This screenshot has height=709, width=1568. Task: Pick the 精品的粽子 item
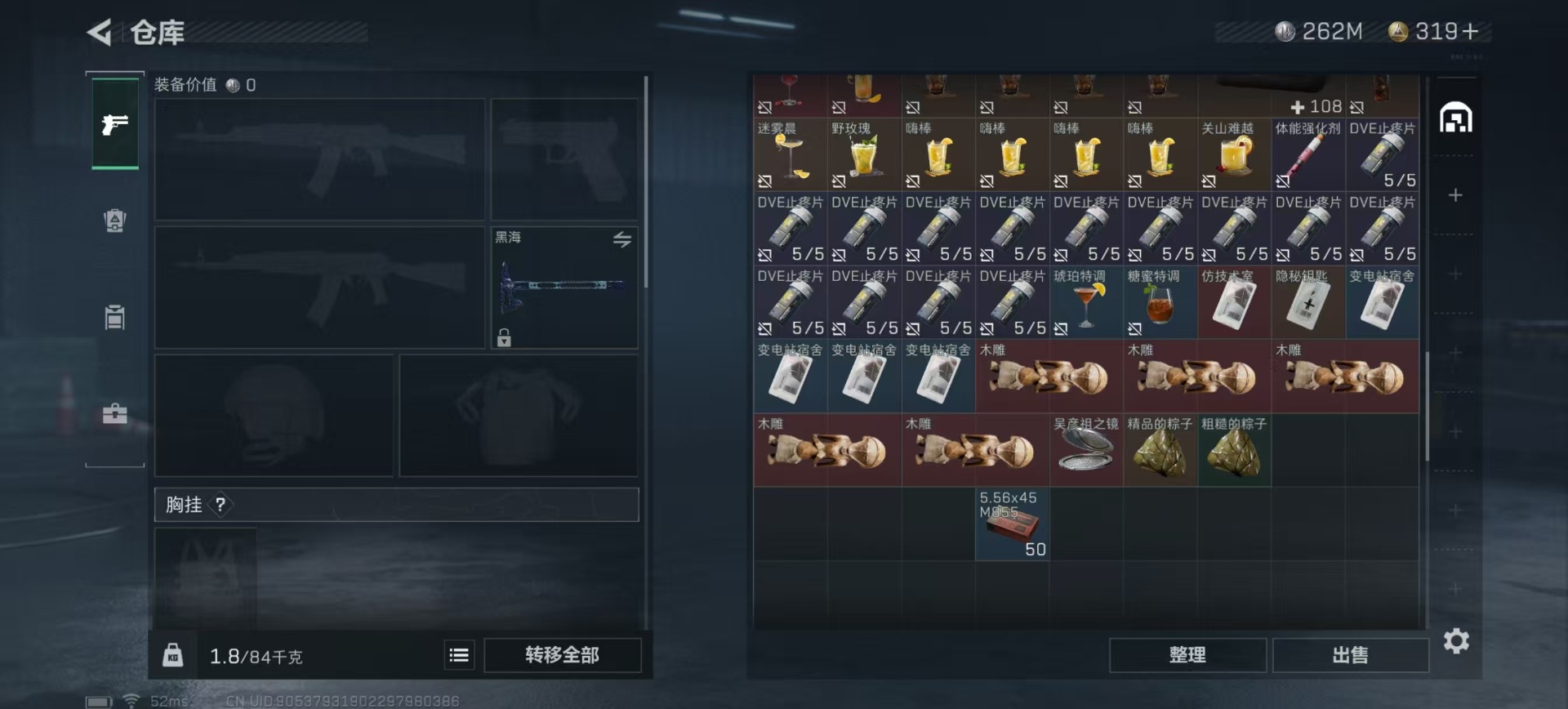pos(1160,450)
